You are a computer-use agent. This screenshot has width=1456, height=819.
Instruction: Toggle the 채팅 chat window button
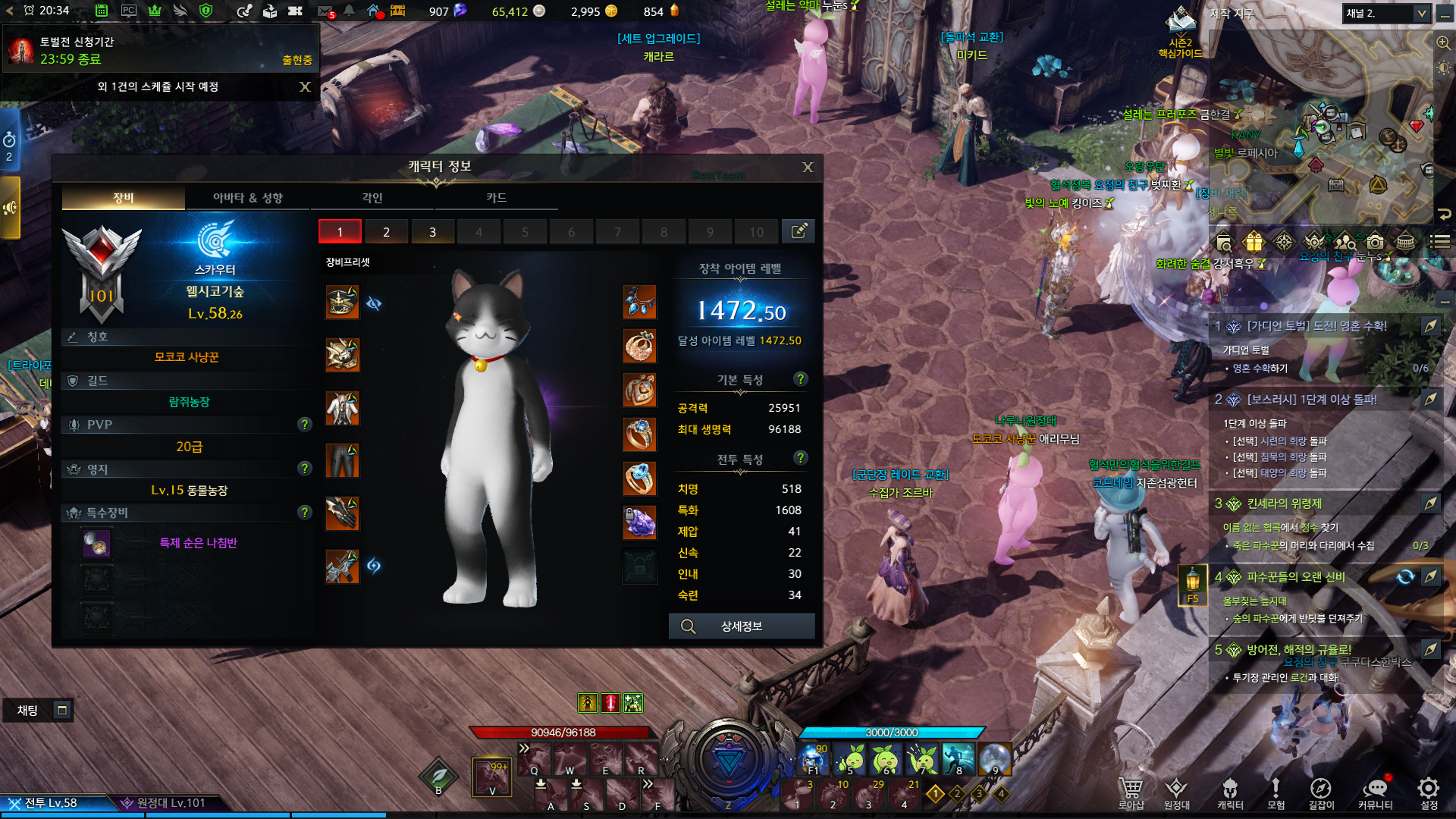(x=62, y=710)
